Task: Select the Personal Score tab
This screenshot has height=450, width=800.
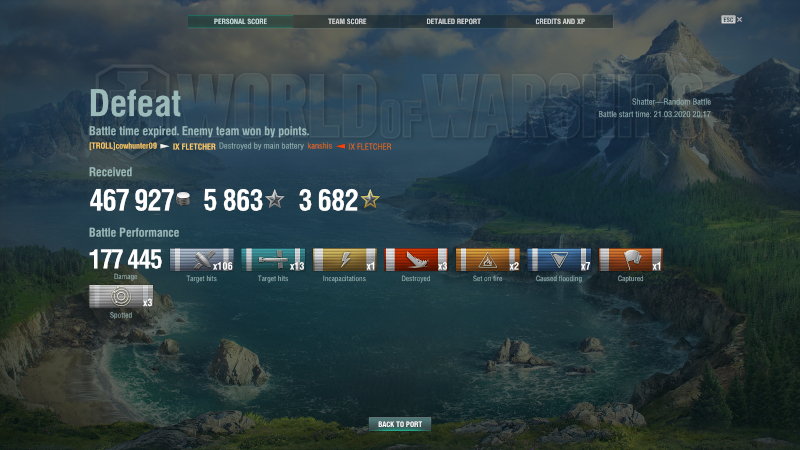Action: coord(241,21)
